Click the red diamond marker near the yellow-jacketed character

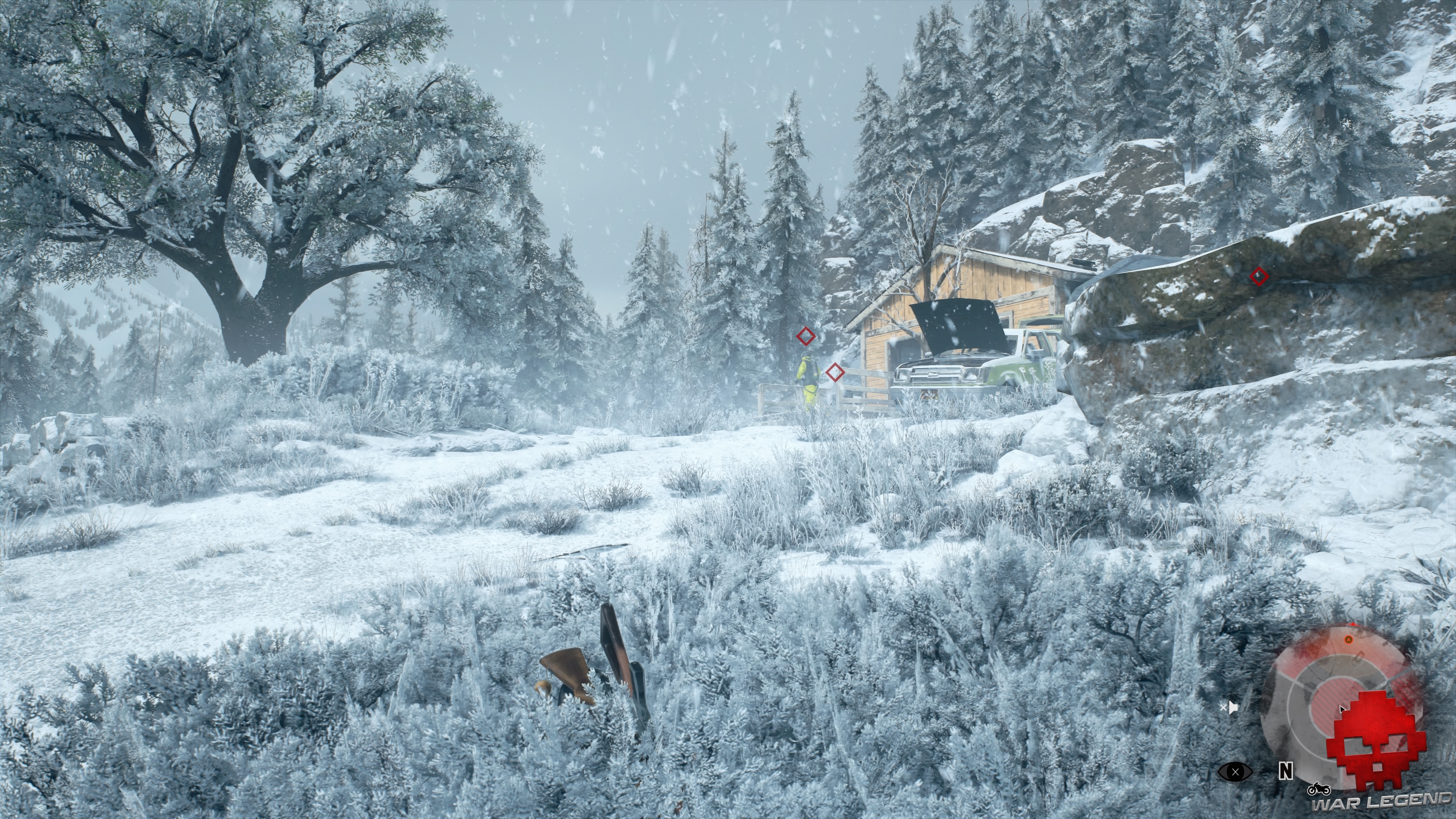[806, 336]
